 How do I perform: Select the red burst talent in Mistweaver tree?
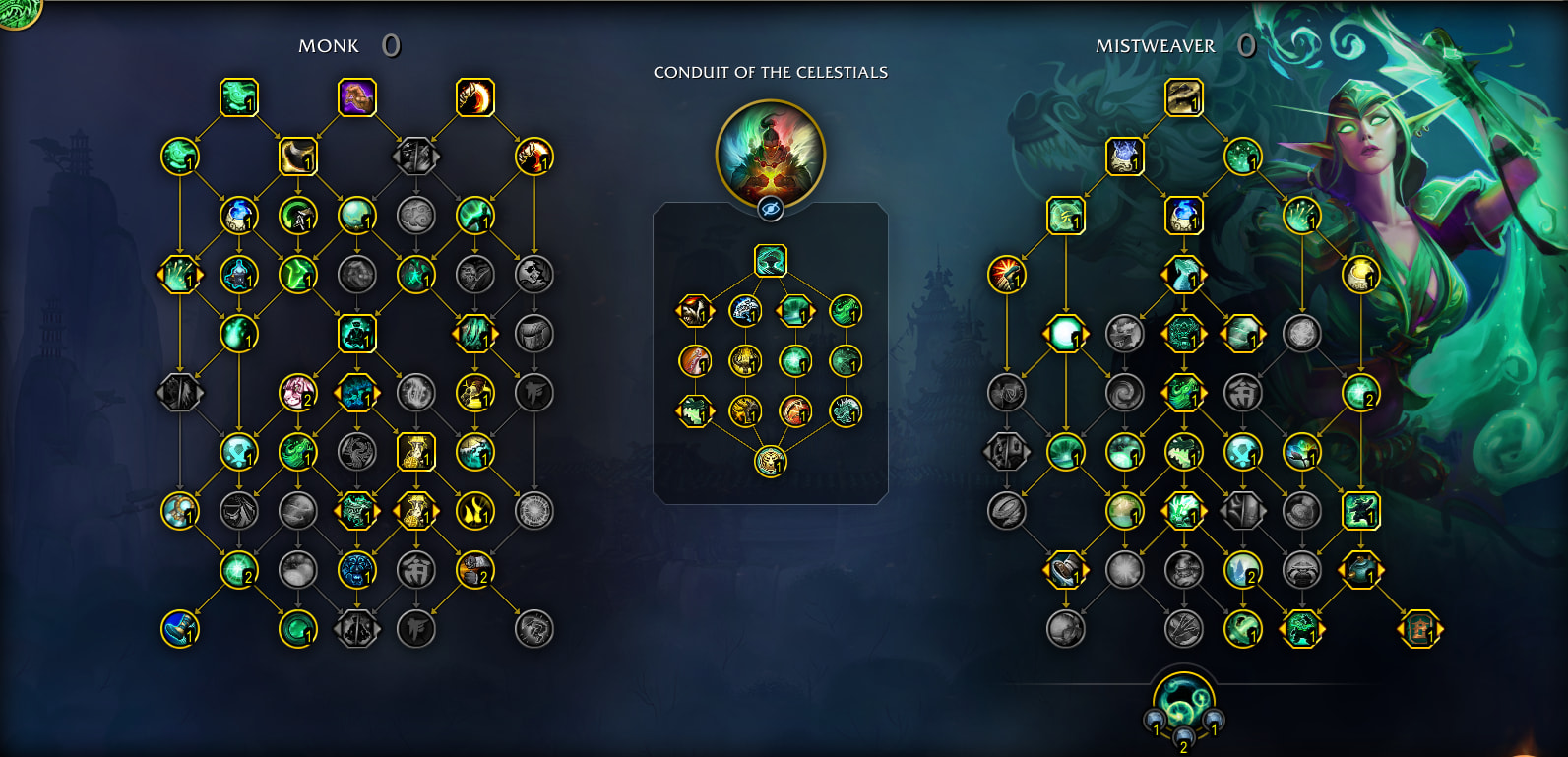coord(1006,274)
